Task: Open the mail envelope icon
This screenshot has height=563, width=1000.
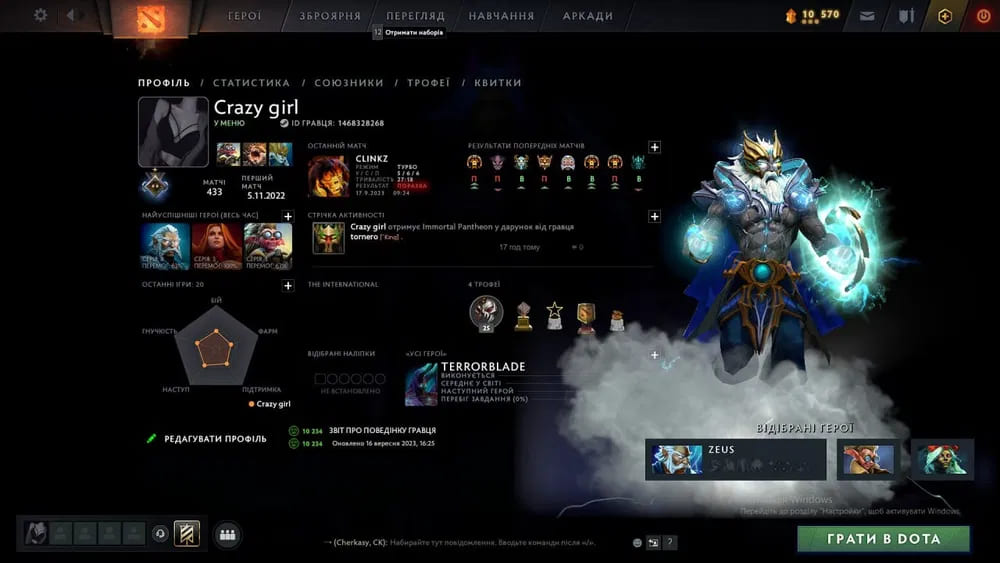Action: 867,16
